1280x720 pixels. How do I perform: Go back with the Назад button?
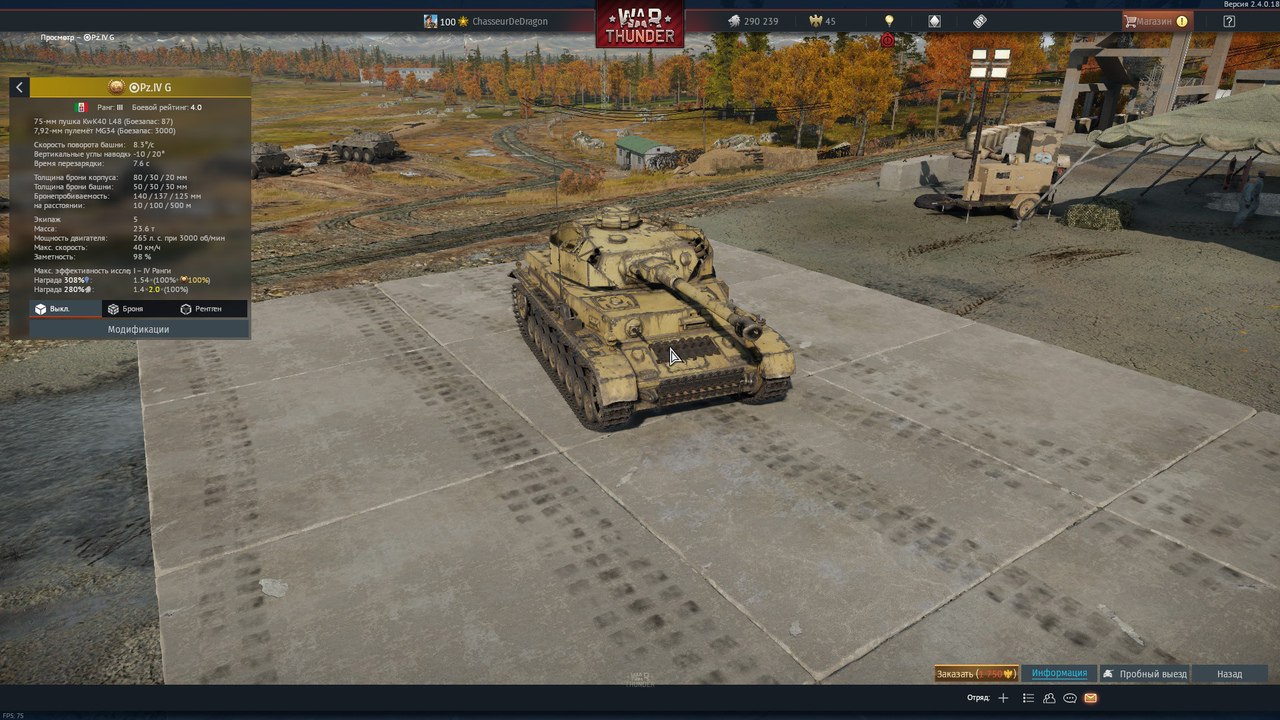pyautogui.click(x=1229, y=674)
